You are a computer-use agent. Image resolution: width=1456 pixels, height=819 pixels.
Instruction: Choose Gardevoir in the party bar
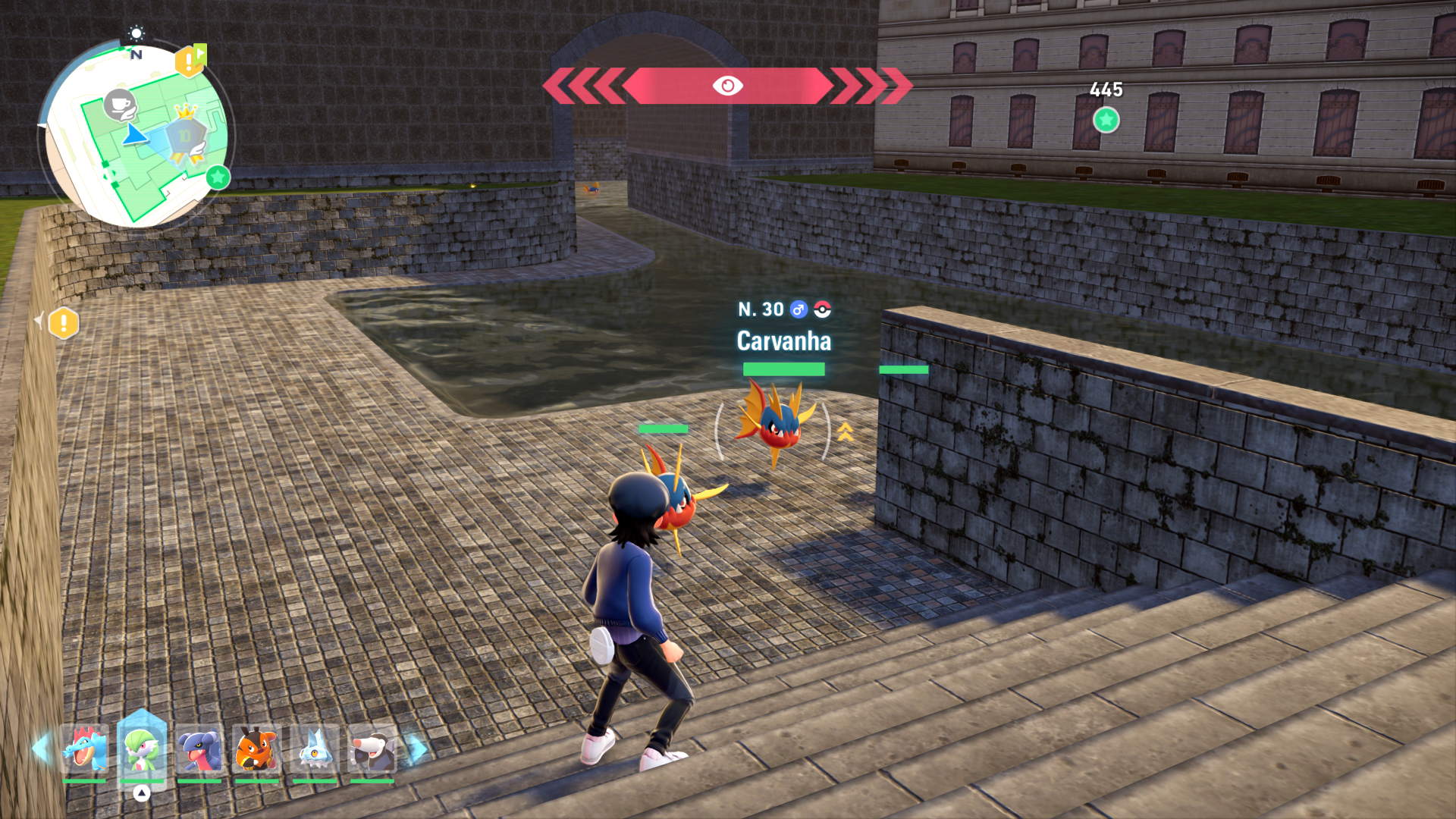click(141, 749)
